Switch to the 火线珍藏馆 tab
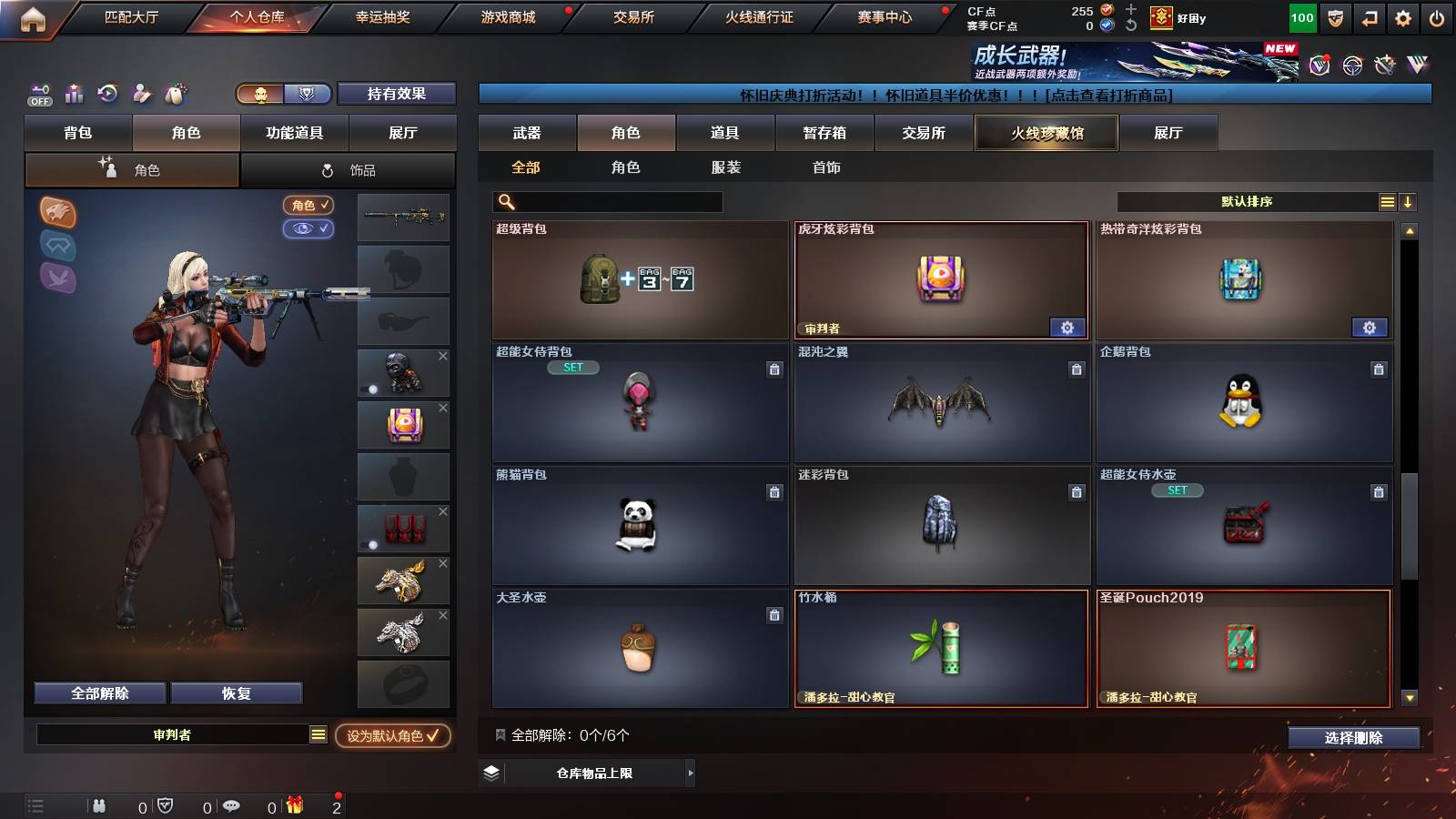 pyautogui.click(x=1046, y=133)
